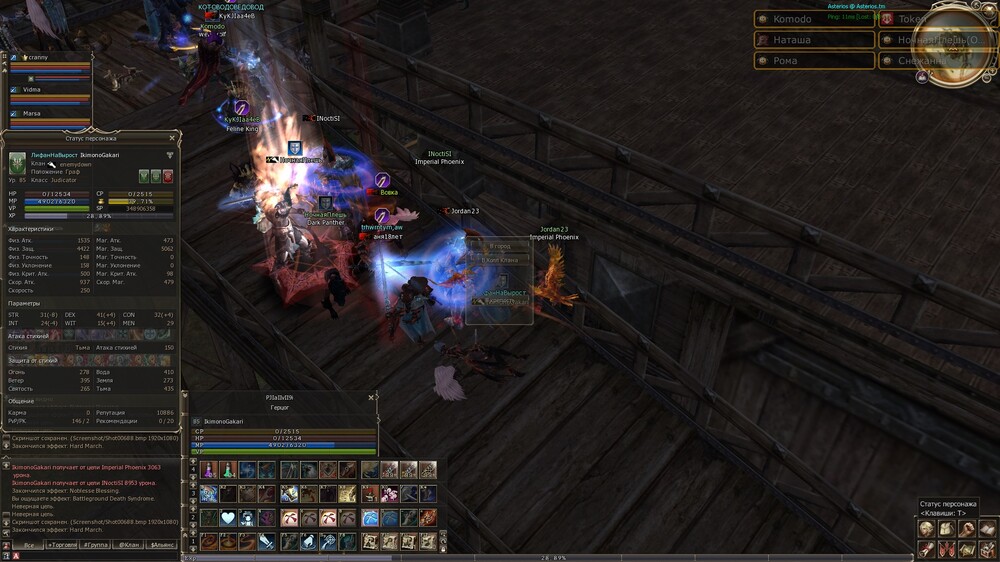Image resolution: width=1000 pixels, height=562 pixels.
Task: Switch to the Alliance chat tab
Action: 161,545
